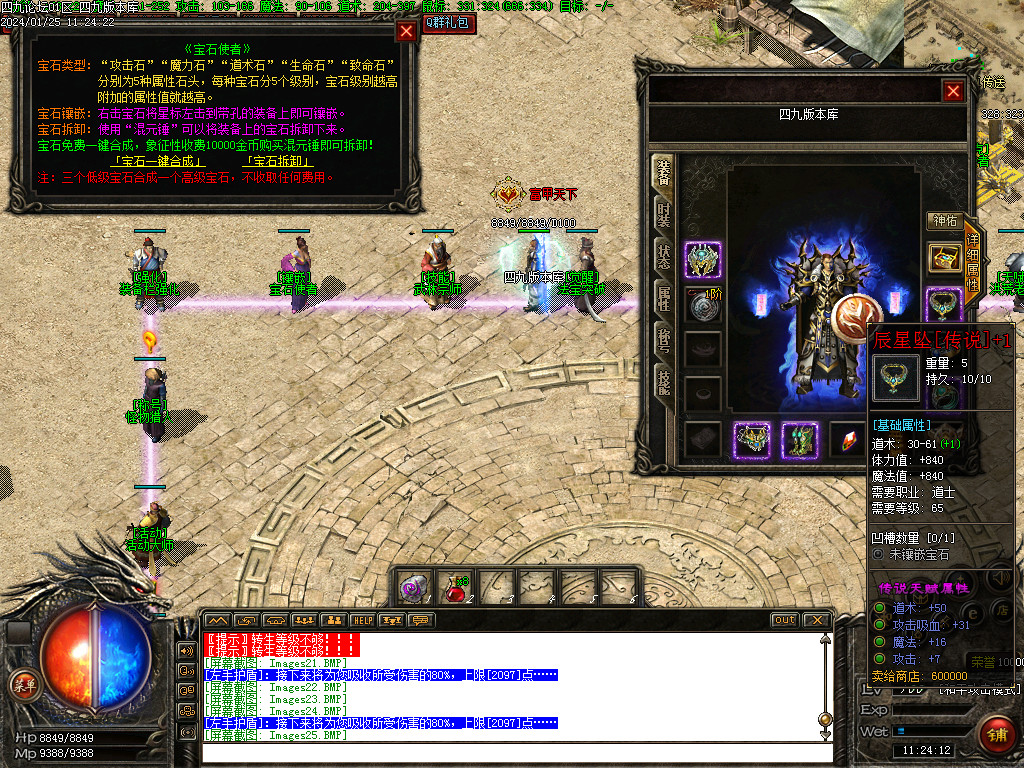The height and width of the screenshot is (768, 1024).
Task: Use the purple scroll in the hotbar
Action: pos(415,588)
